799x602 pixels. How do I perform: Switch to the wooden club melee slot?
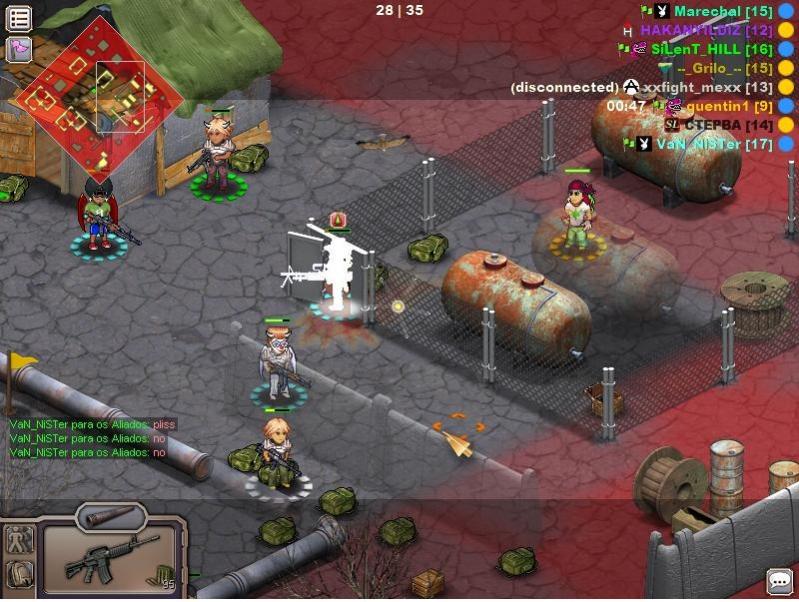tap(110, 517)
